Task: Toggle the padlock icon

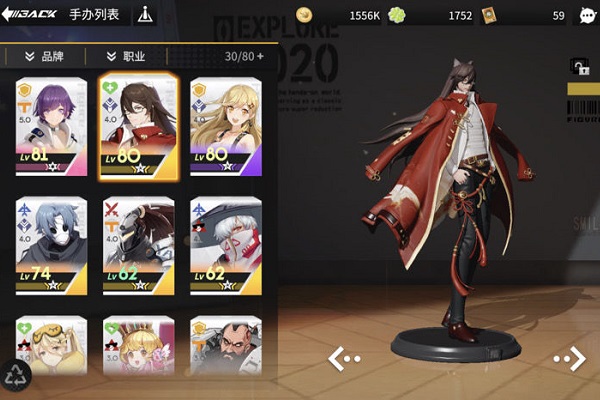Action: [579, 67]
